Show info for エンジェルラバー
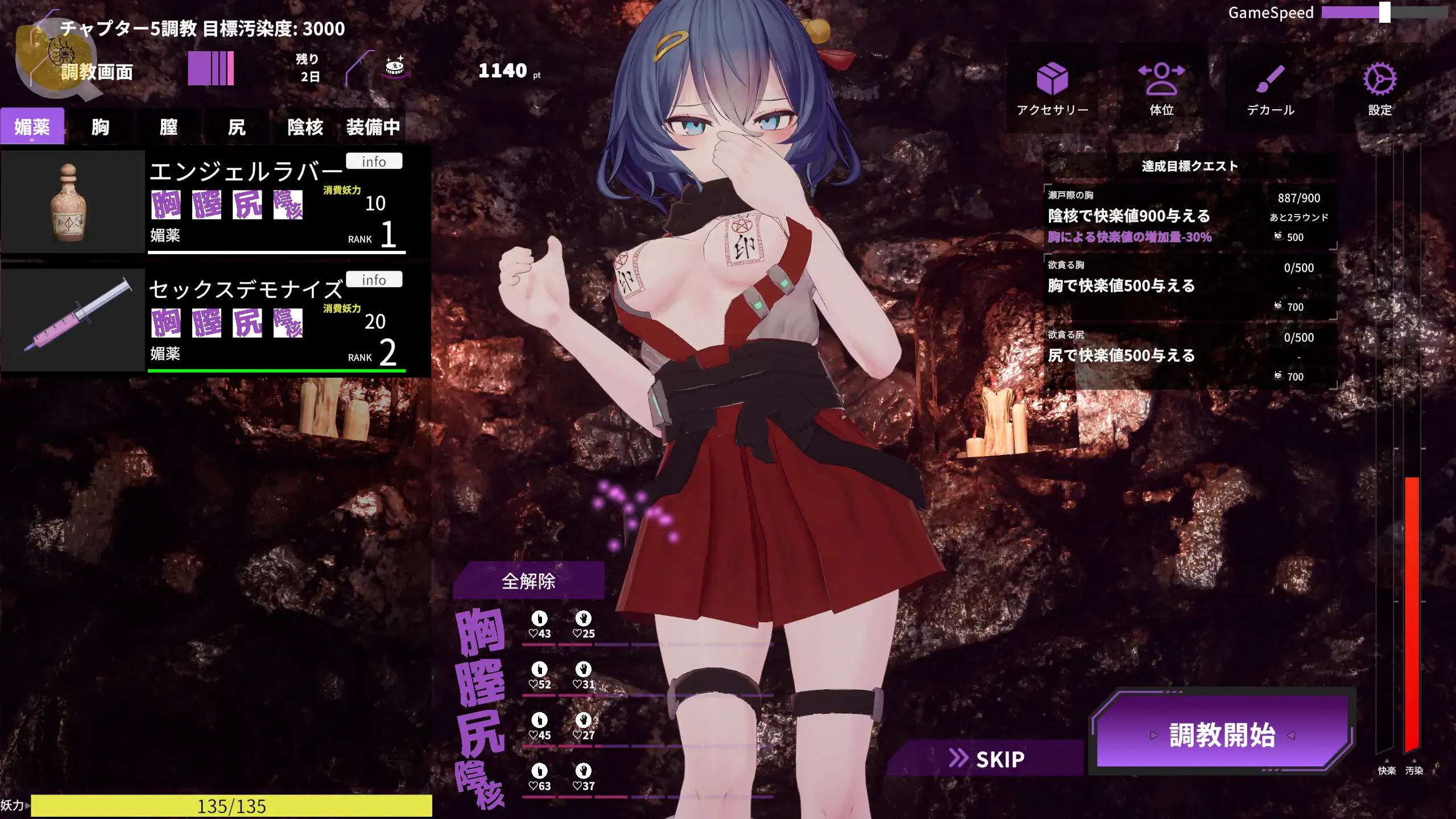This screenshot has height=819, width=1456. [x=374, y=162]
